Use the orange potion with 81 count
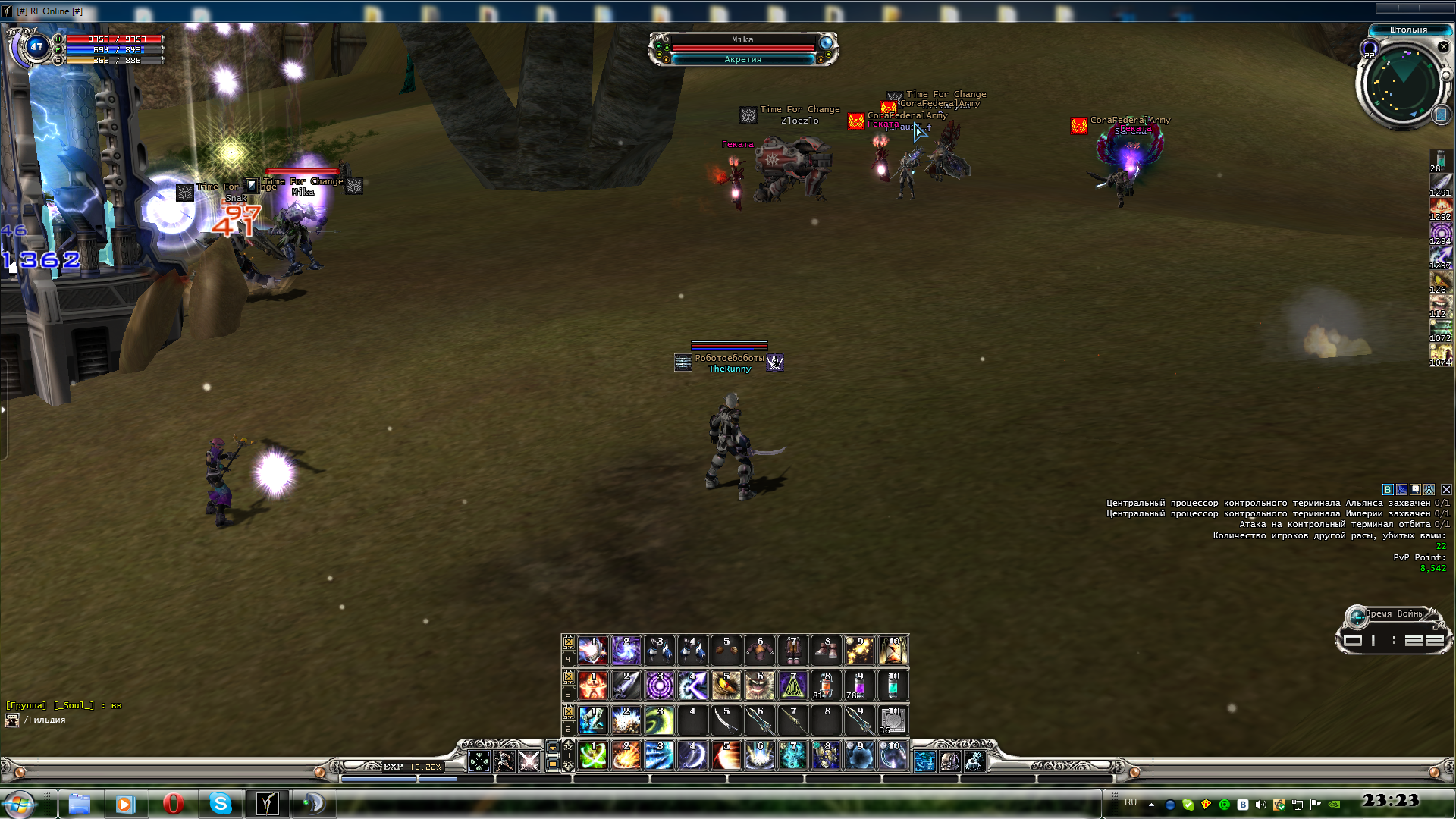Viewport: 1456px width, 819px height. pos(826,686)
